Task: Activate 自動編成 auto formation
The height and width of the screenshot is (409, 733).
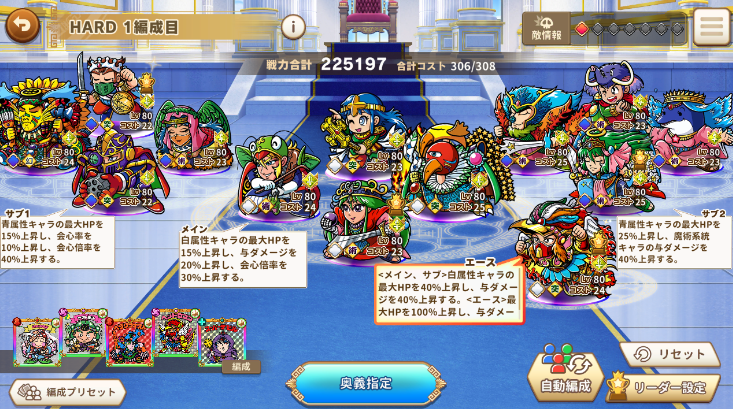Action: click(x=572, y=371)
